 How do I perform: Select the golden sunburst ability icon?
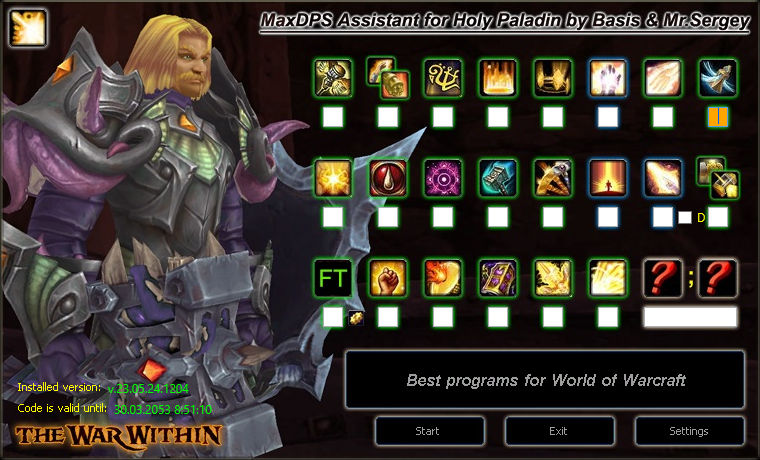coord(333,178)
